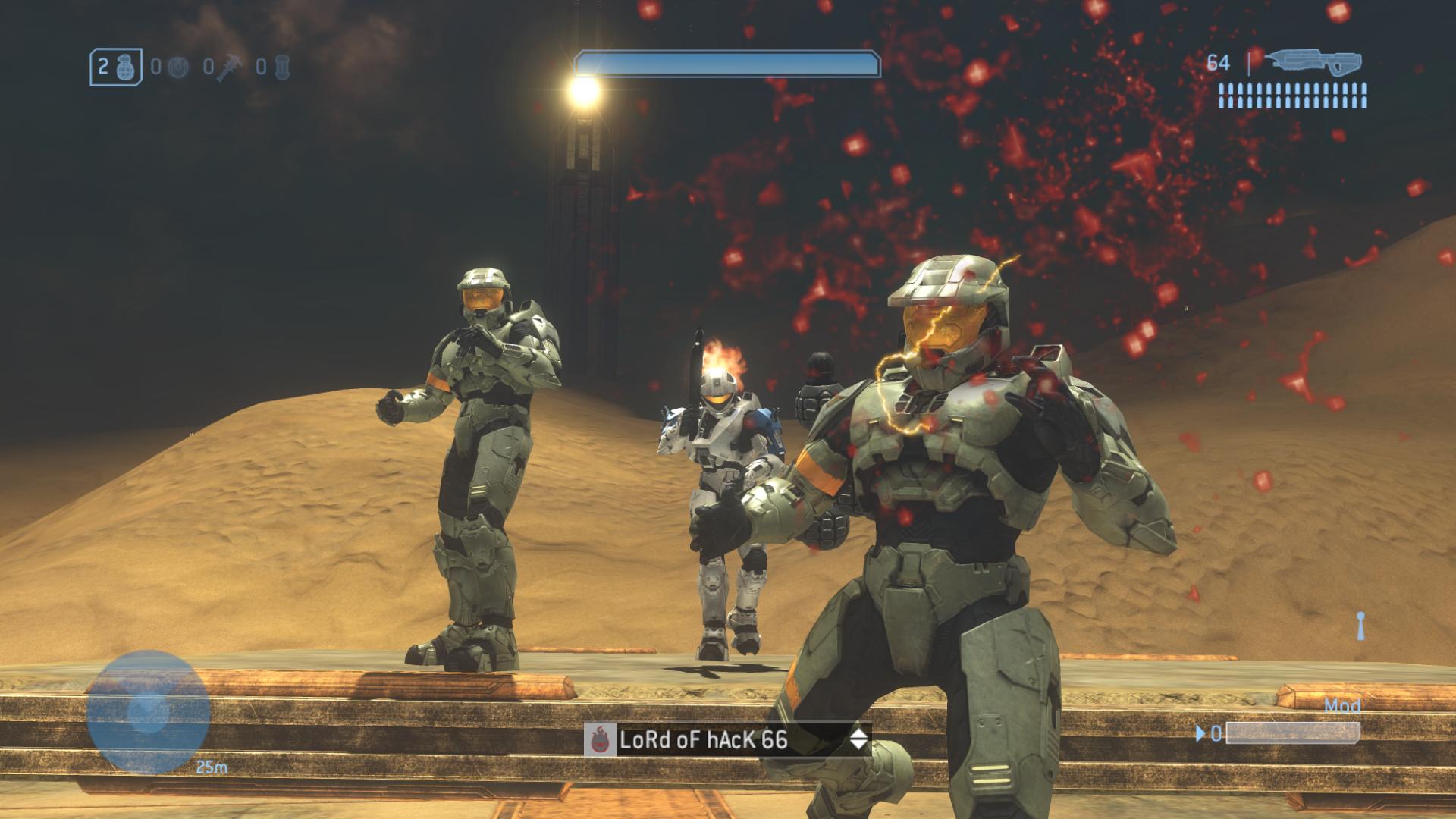Click the voice chat microphone indicator
The width and height of the screenshot is (1456, 819).
point(1360,625)
